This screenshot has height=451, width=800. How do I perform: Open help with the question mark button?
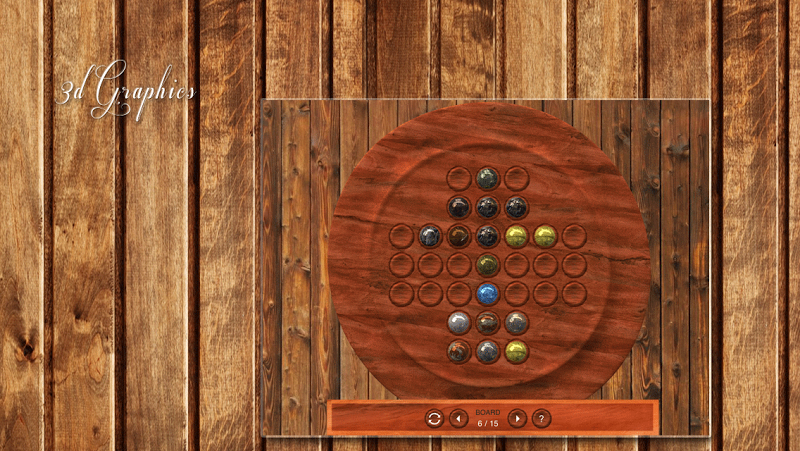point(541,418)
